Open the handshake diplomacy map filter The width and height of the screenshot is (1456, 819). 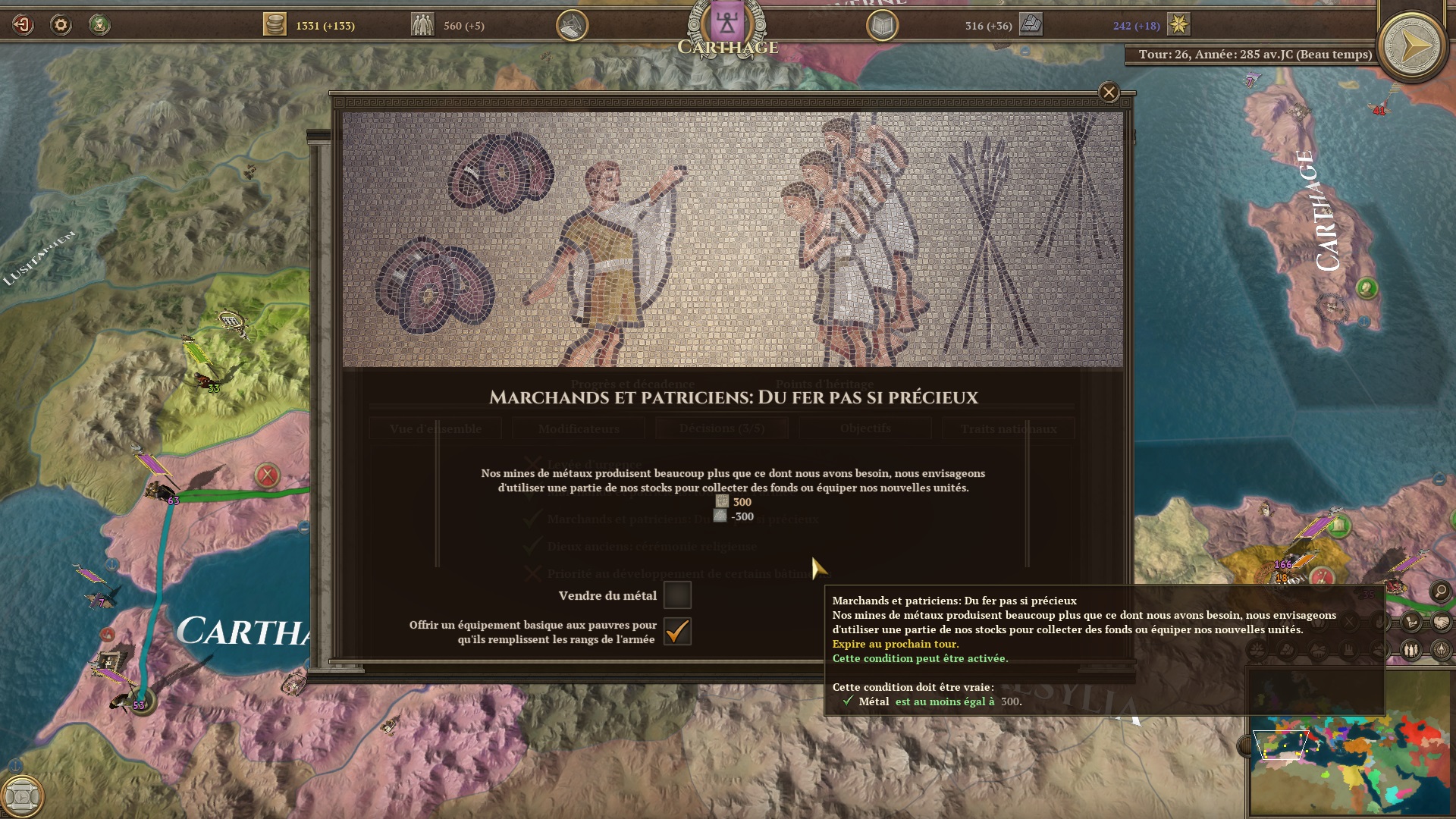tap(1441, 623)
